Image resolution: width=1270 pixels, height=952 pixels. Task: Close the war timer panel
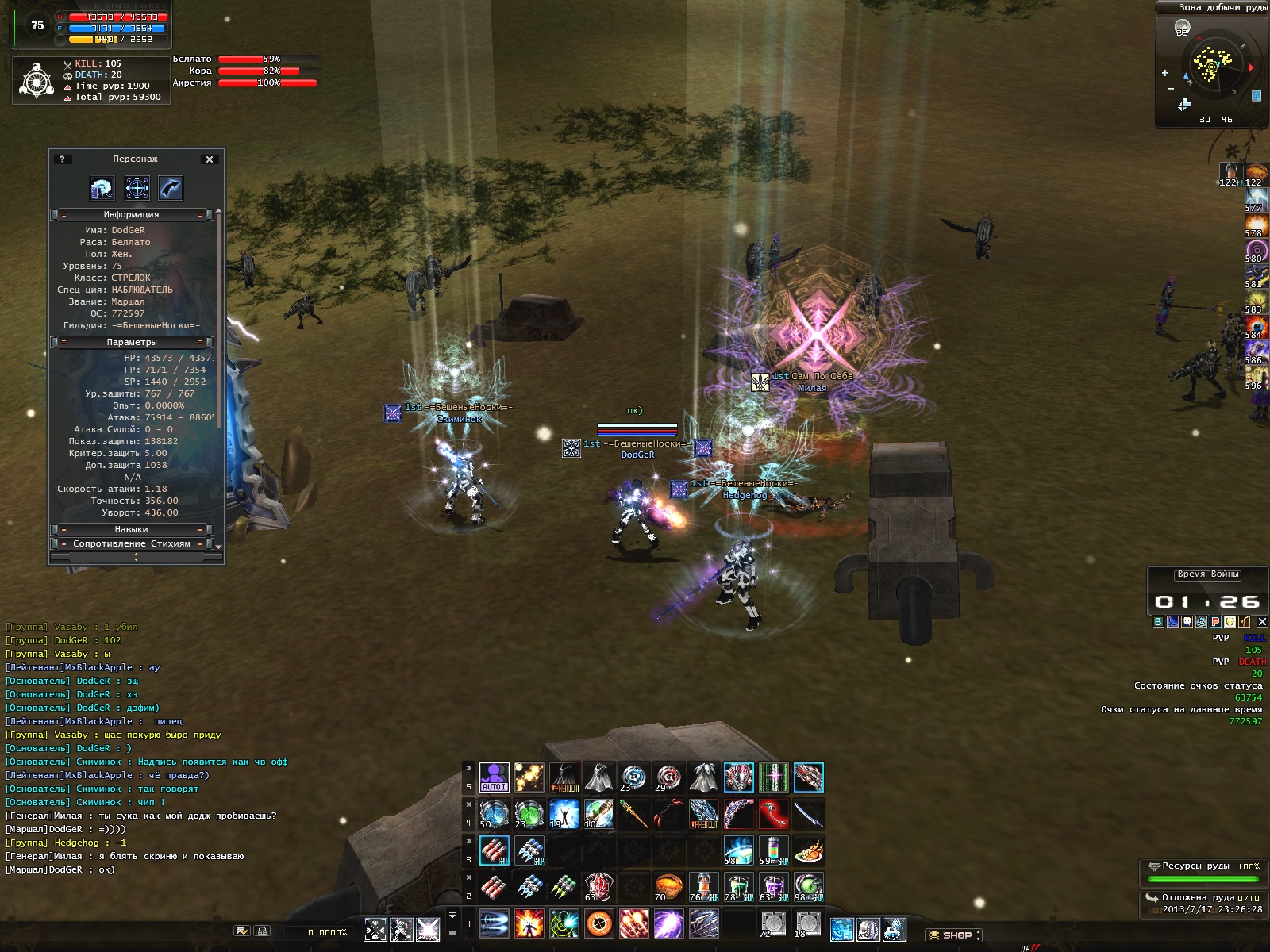click(1262, 622)
